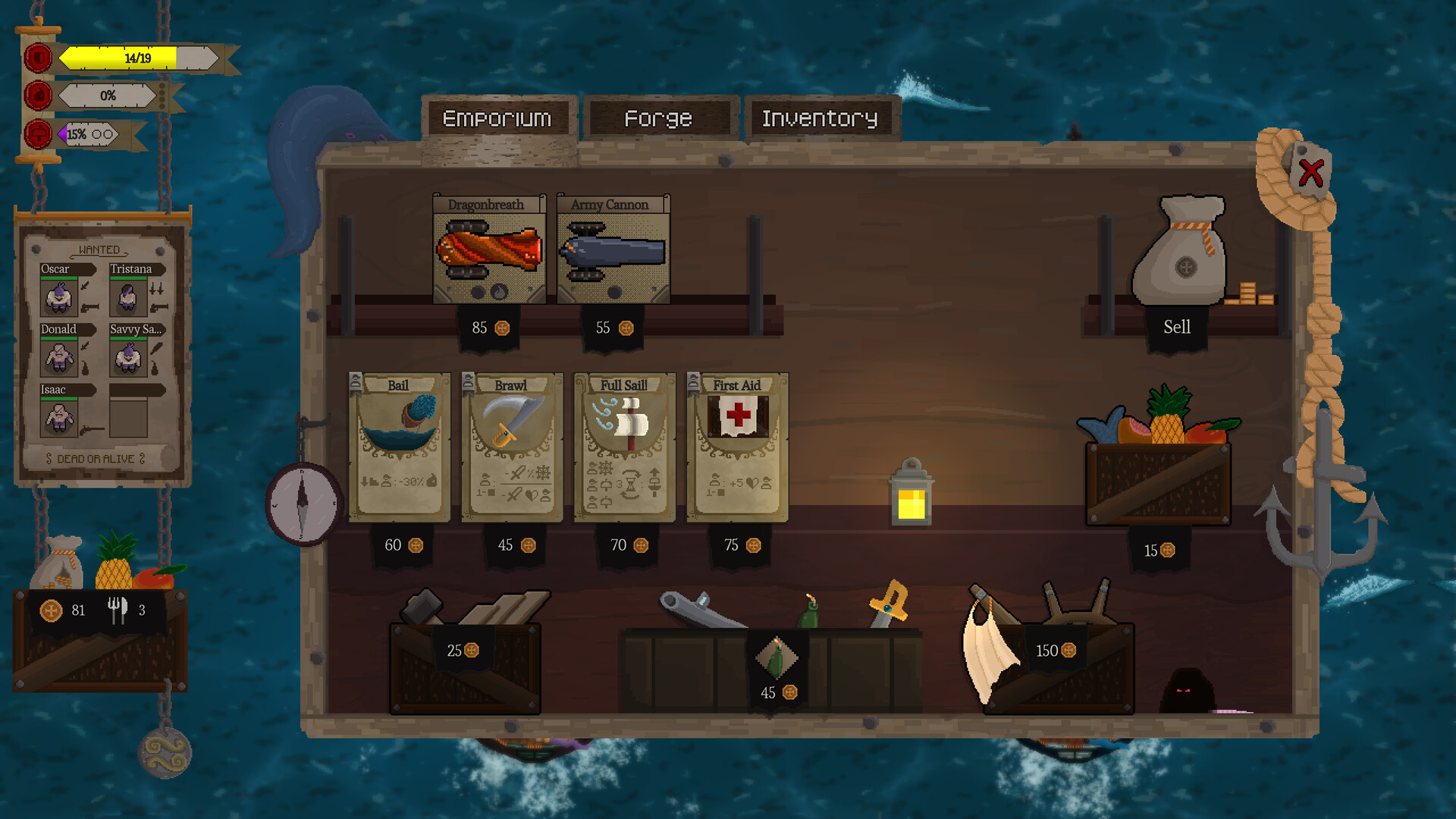Switch to the Forge tab
The width and height of the screenshot is (1456, 819).
[x=658, y=118]
